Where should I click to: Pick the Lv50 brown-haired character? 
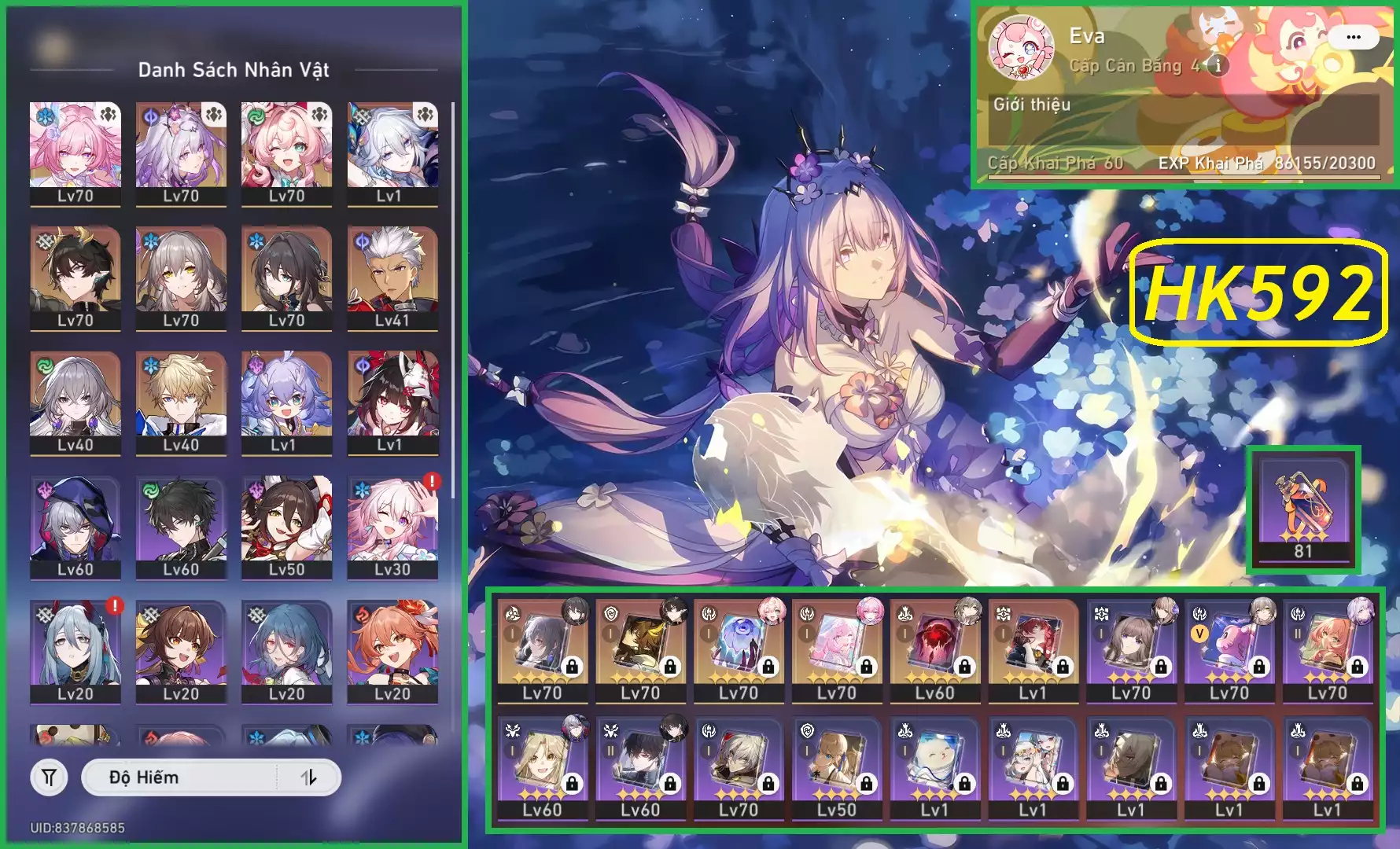[x=286, y=525]
